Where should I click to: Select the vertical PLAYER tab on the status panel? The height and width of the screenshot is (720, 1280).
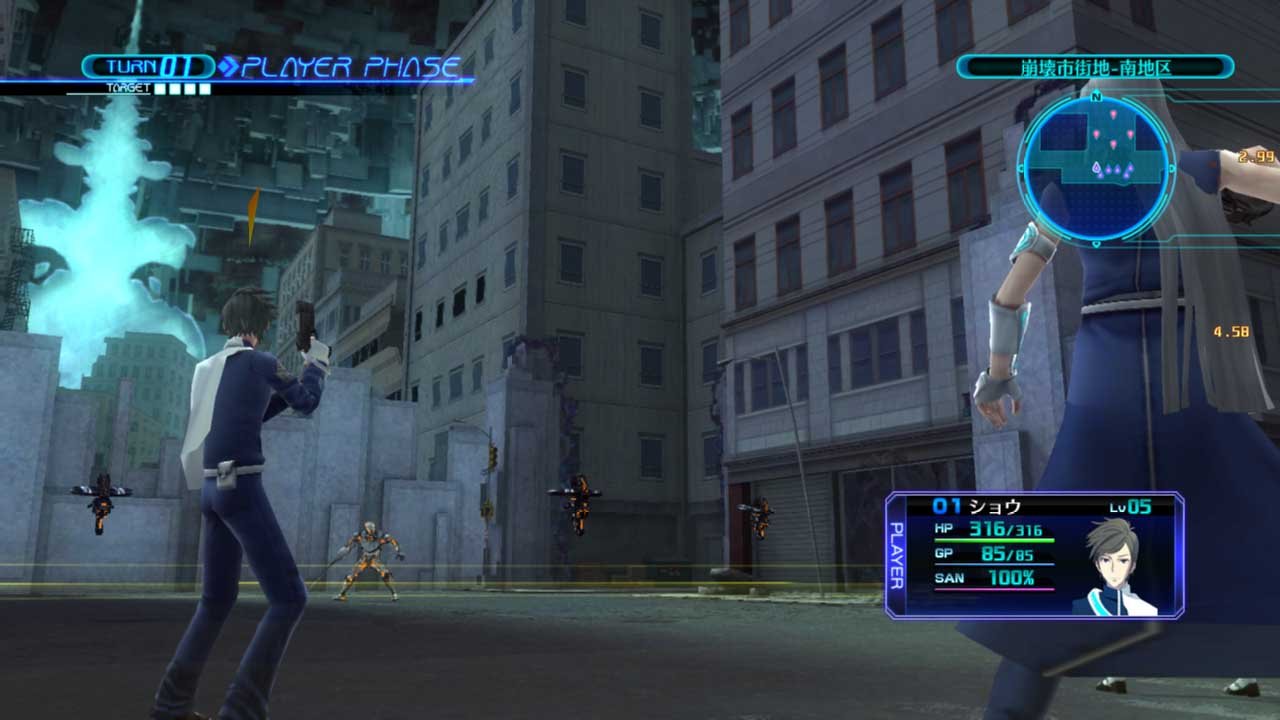(895, 555)
